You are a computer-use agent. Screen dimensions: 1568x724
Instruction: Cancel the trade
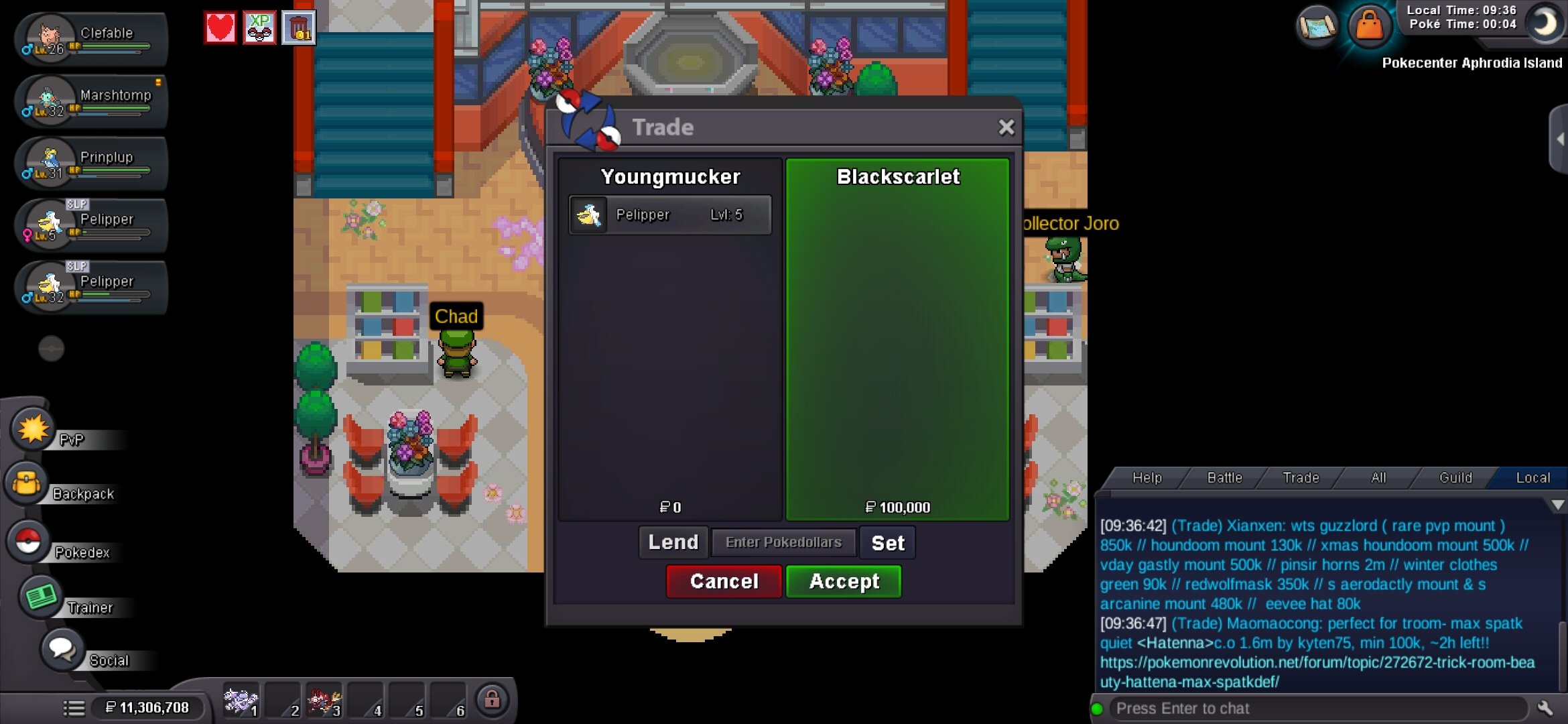724,581
